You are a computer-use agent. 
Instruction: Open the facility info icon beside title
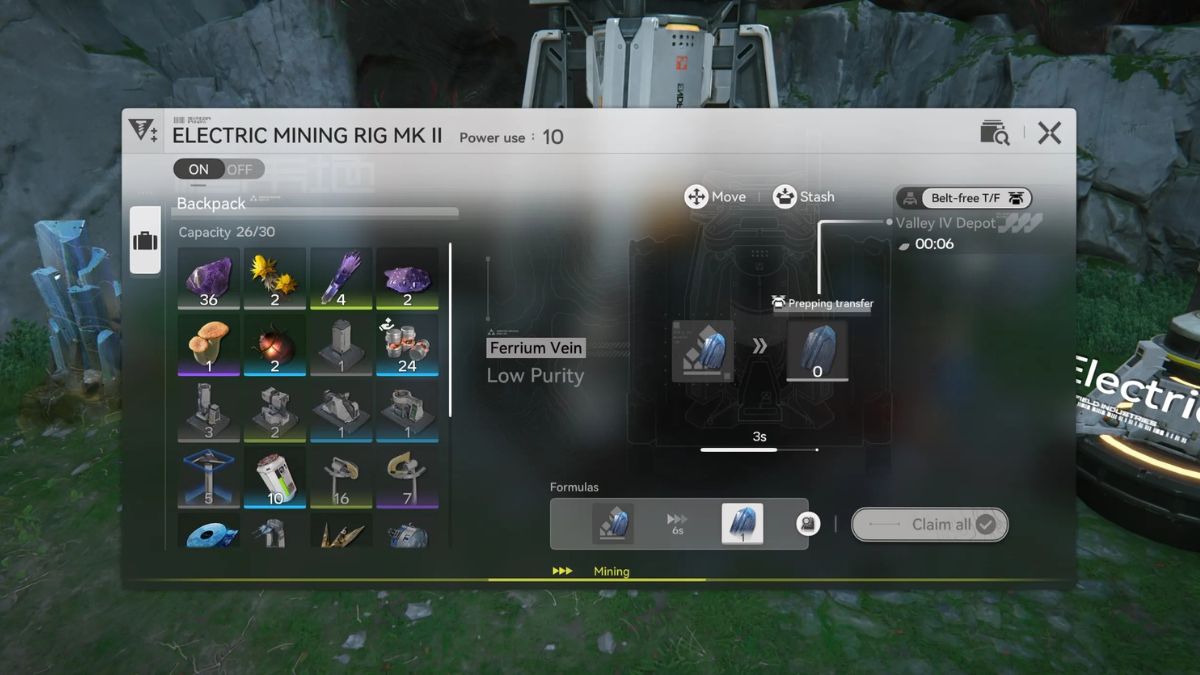coord(143,131)
